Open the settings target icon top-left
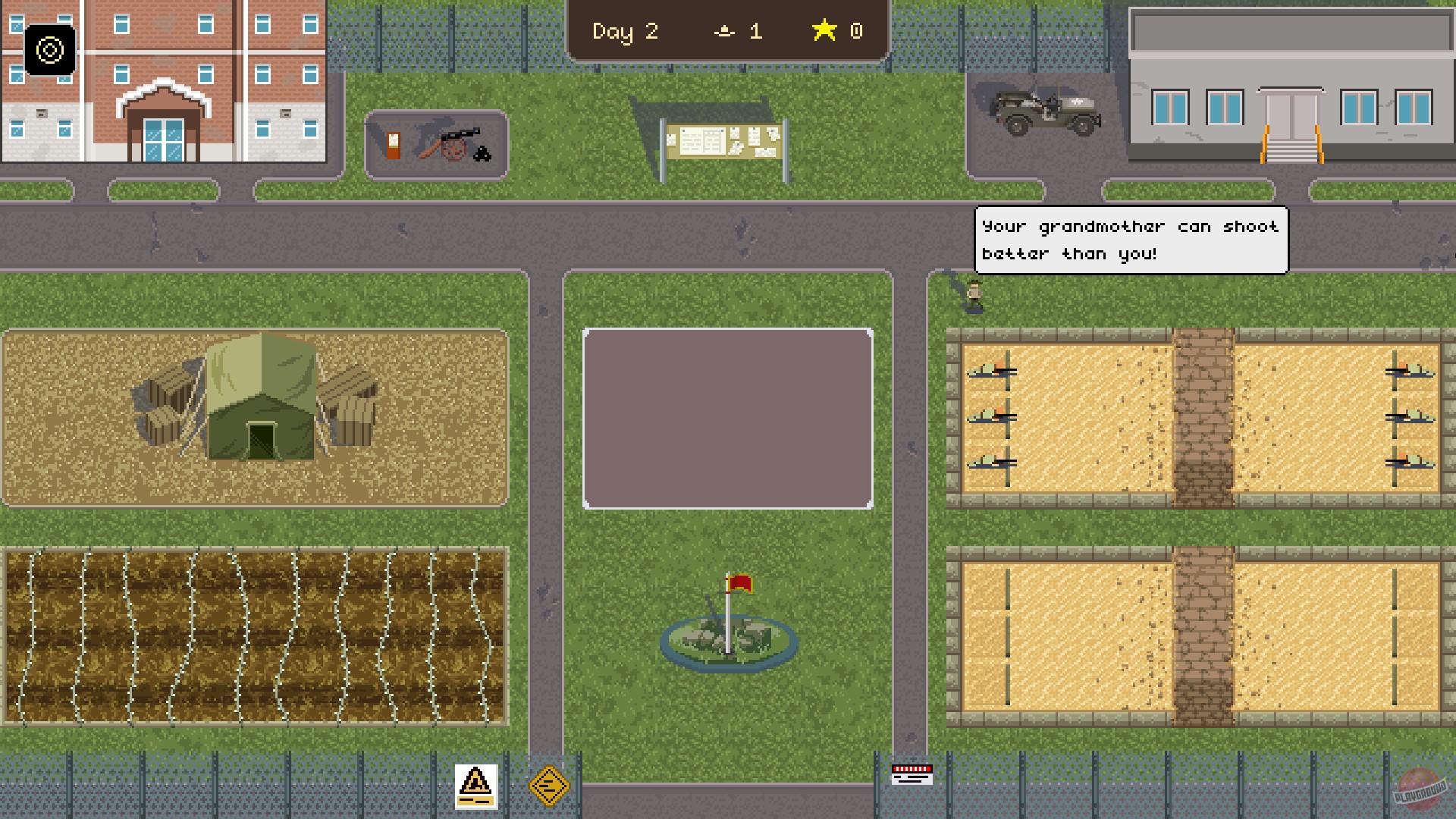 tap(50, 51)
